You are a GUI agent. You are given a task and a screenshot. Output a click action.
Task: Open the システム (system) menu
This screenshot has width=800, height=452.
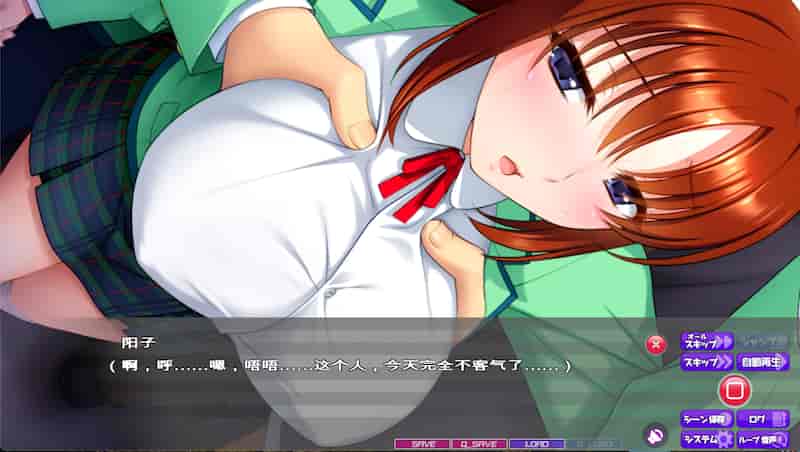706,438
